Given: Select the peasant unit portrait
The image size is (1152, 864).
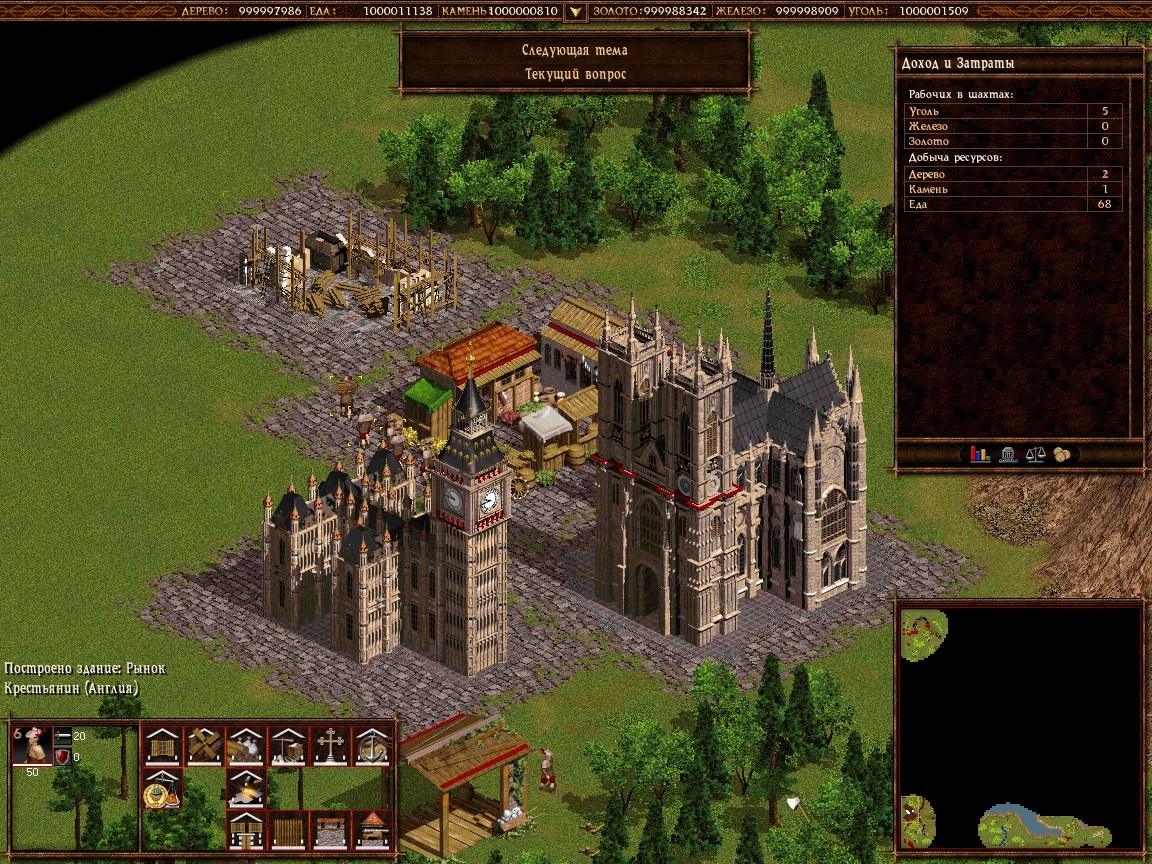Looking at the screenshot, I should (31, 744).
